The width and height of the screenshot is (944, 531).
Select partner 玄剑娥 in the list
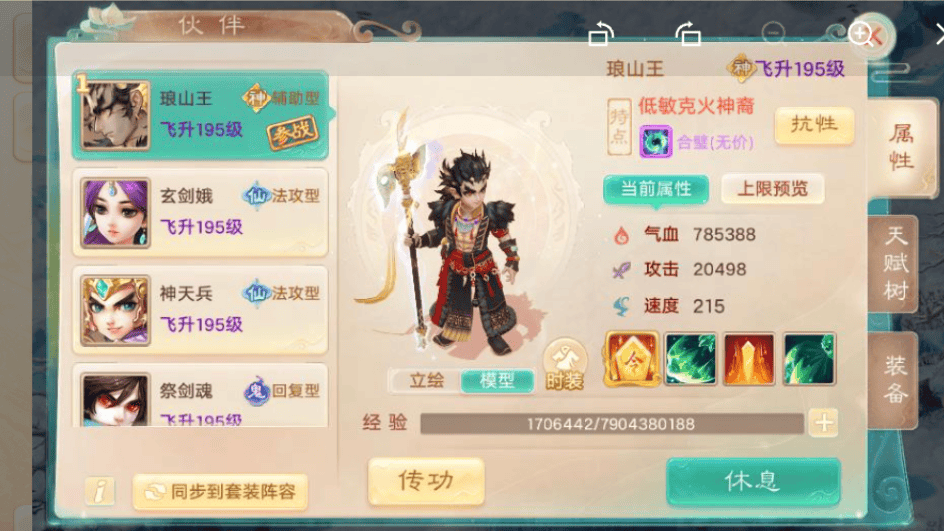[x=200, y=212]
